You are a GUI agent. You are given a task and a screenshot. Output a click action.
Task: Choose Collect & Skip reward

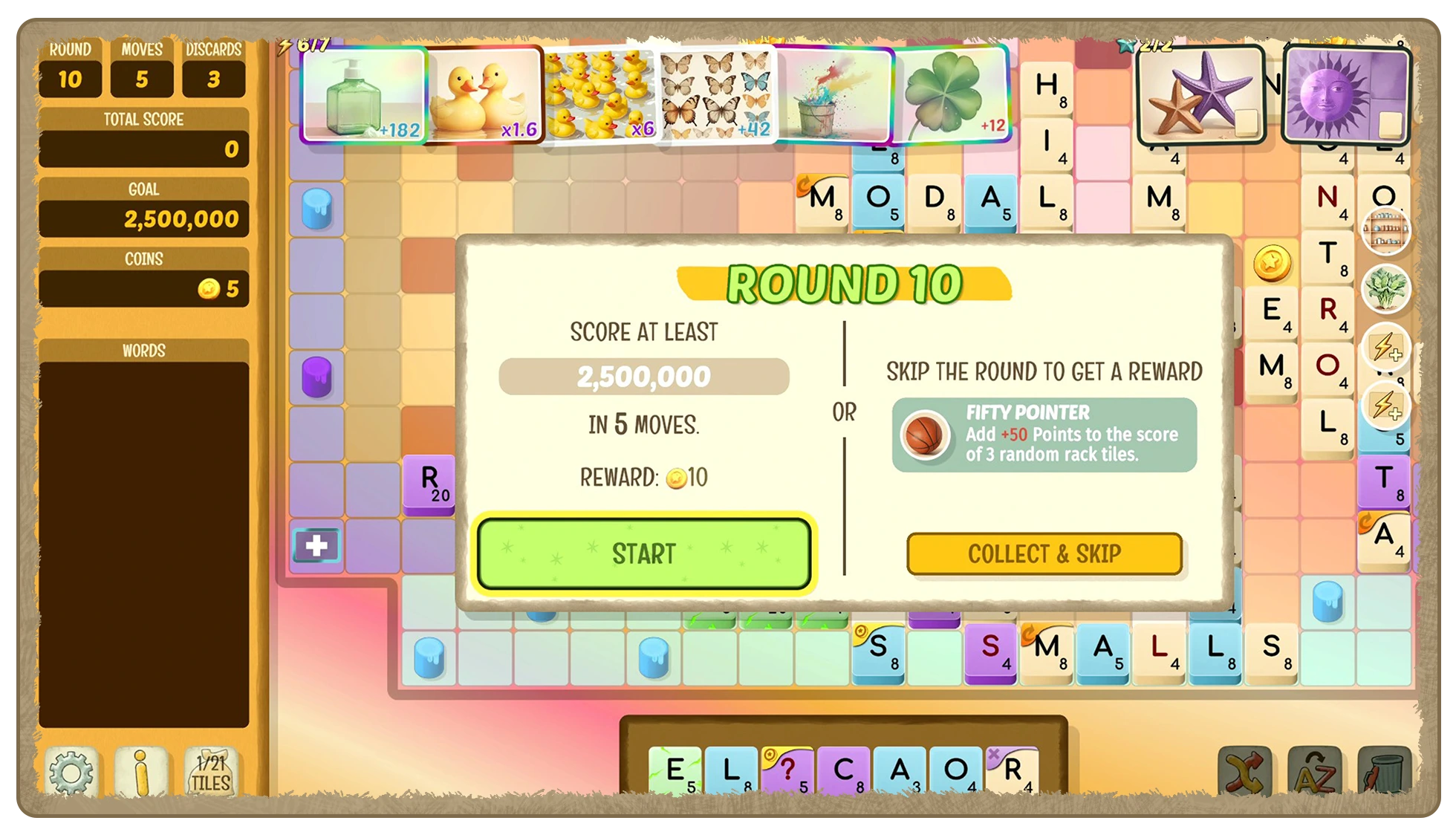[x=1044, y=554]
